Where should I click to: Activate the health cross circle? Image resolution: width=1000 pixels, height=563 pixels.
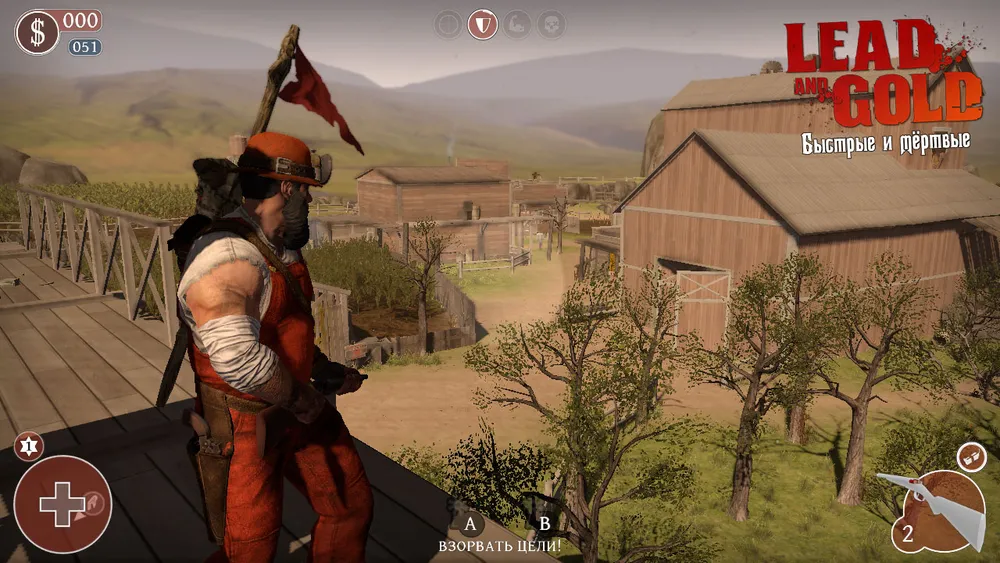click(62, 504)
